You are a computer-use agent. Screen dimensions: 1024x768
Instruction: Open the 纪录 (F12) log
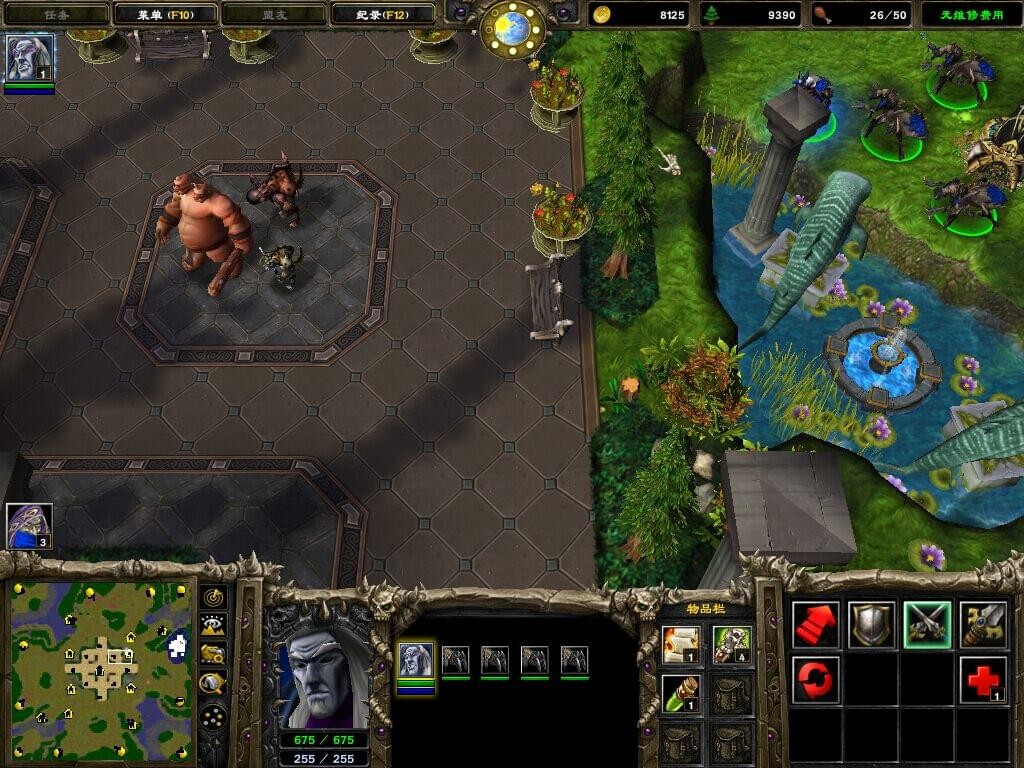click(x=382, y=14)
